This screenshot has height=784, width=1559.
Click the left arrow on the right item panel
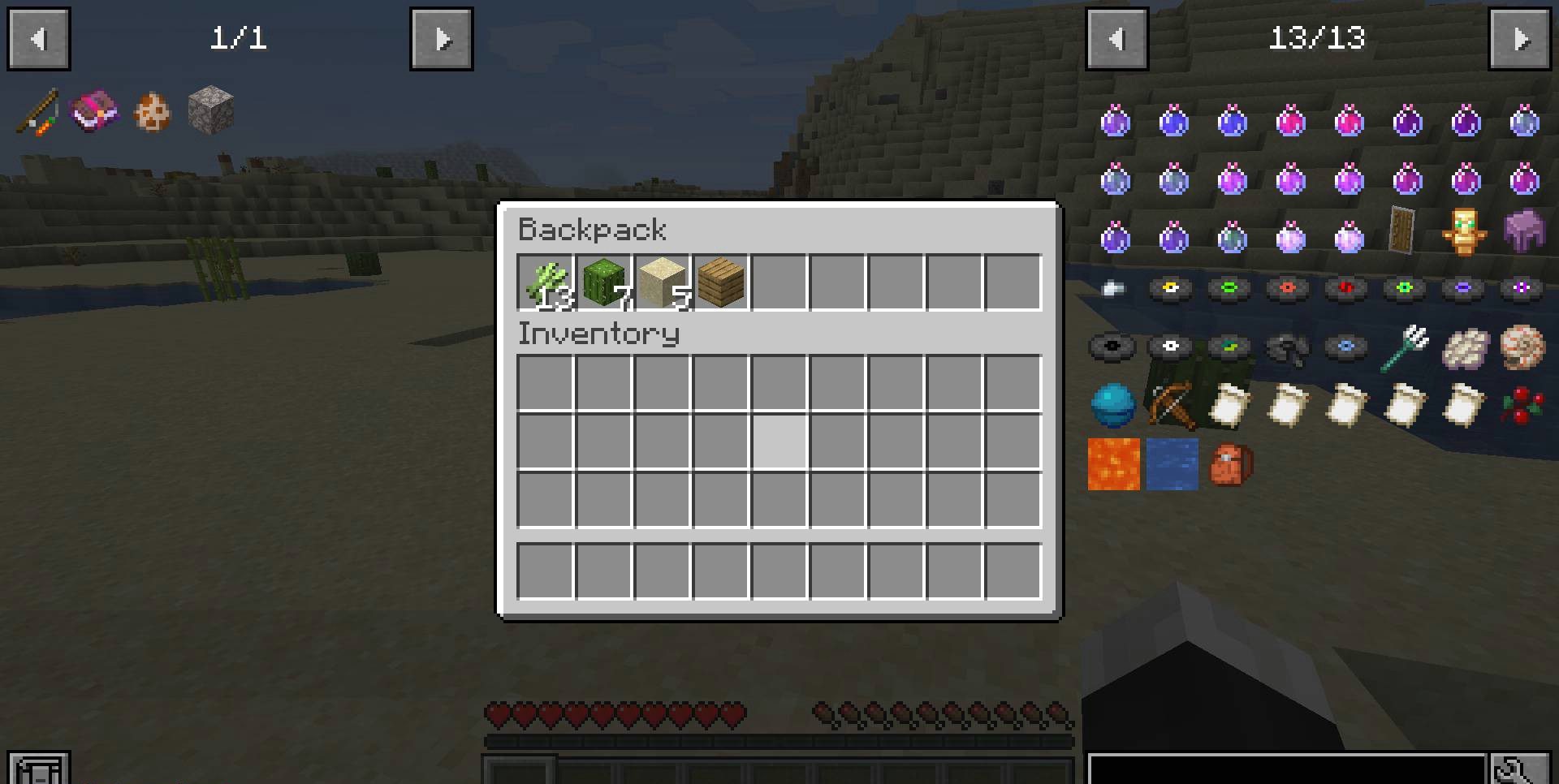(1116, 38)
